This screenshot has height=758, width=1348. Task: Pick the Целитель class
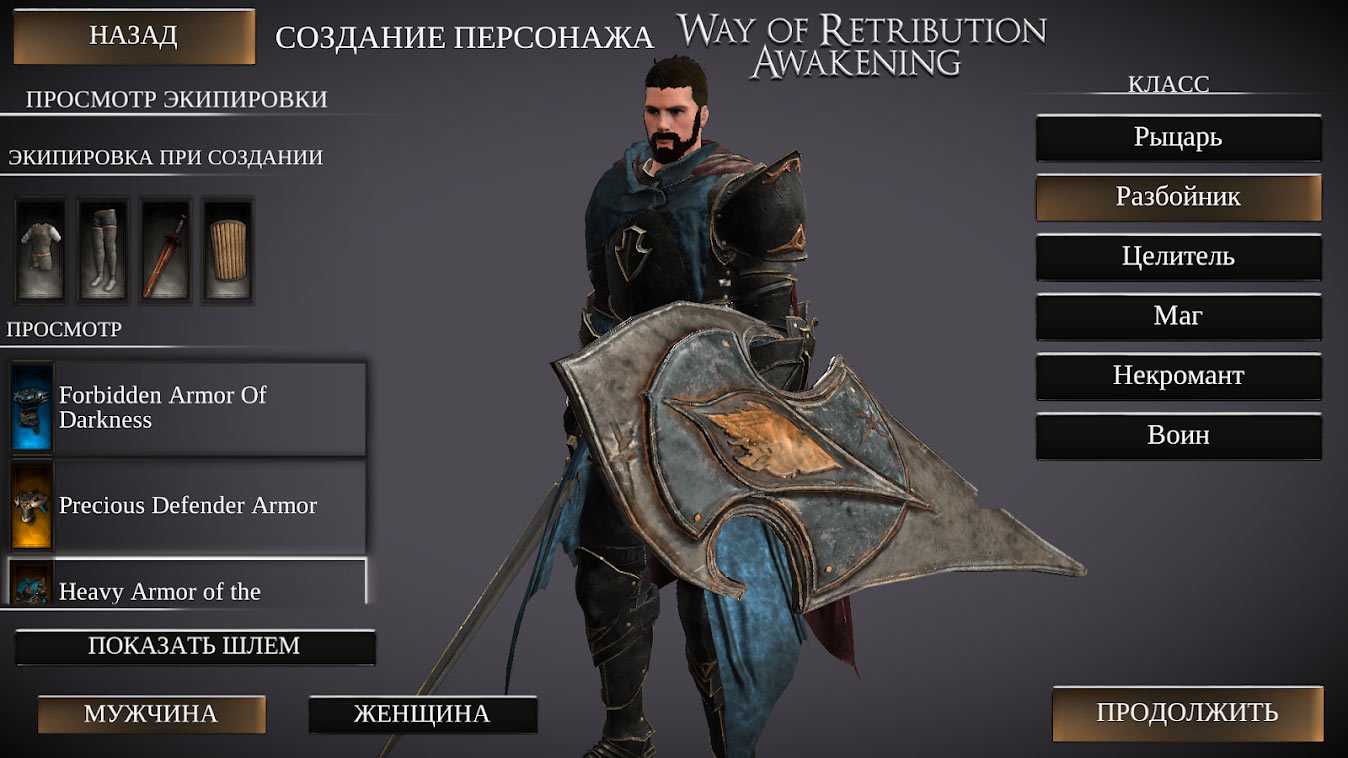click(x=1178, y=257)
